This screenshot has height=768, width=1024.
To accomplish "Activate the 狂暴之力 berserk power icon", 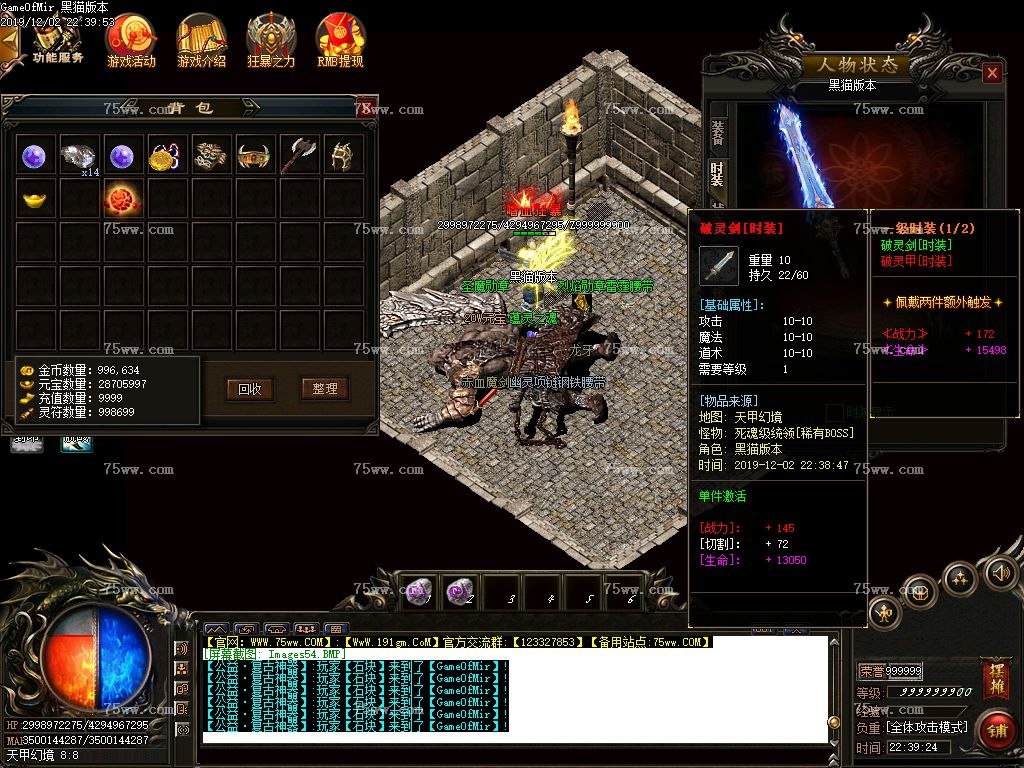I will 271,40.
